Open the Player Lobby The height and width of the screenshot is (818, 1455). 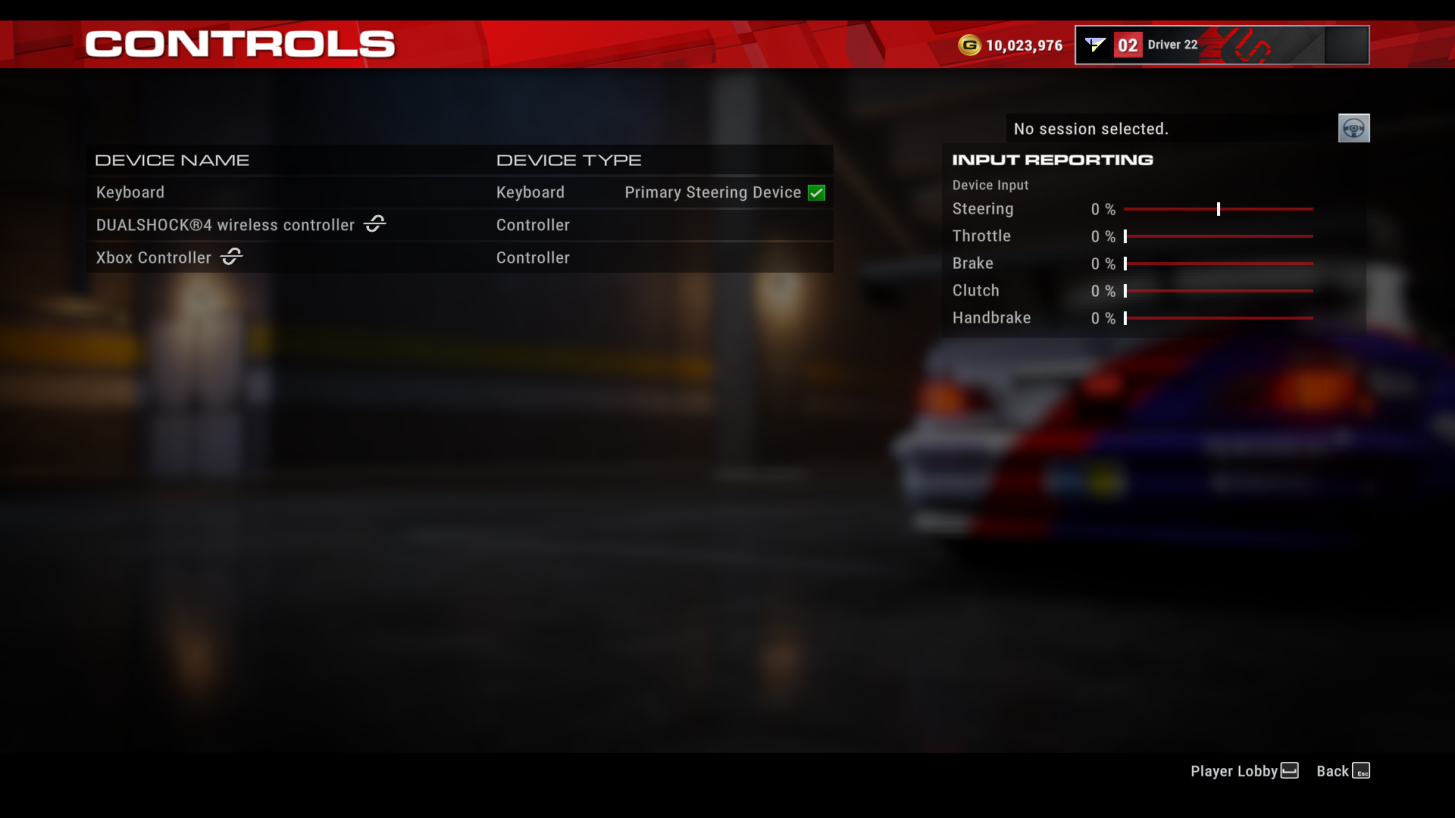pos(1235,770)
